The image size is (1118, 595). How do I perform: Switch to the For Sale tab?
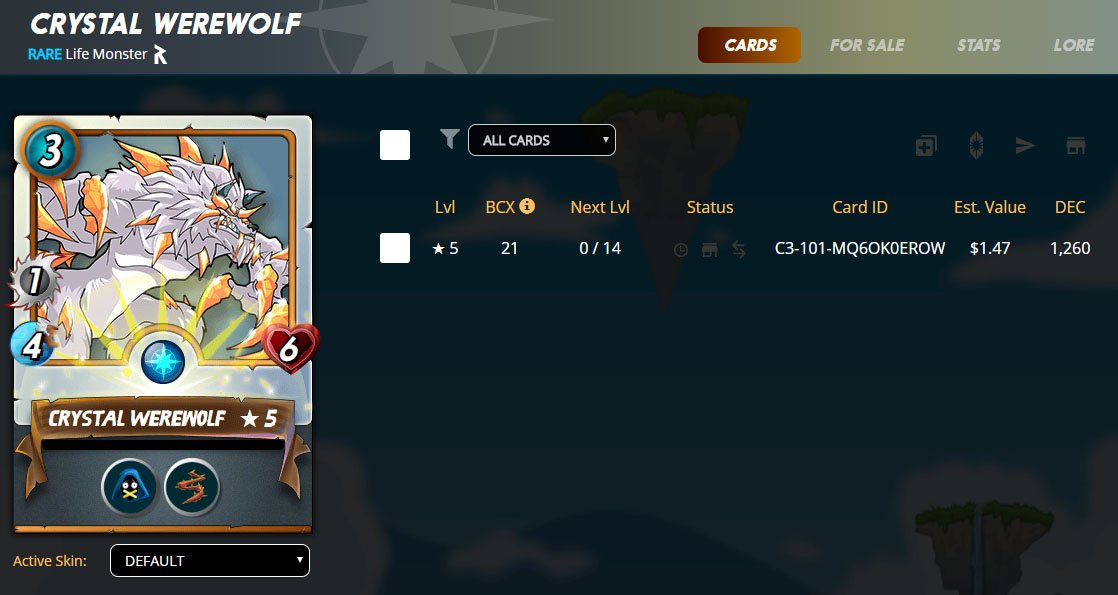(x=866, y=45)
